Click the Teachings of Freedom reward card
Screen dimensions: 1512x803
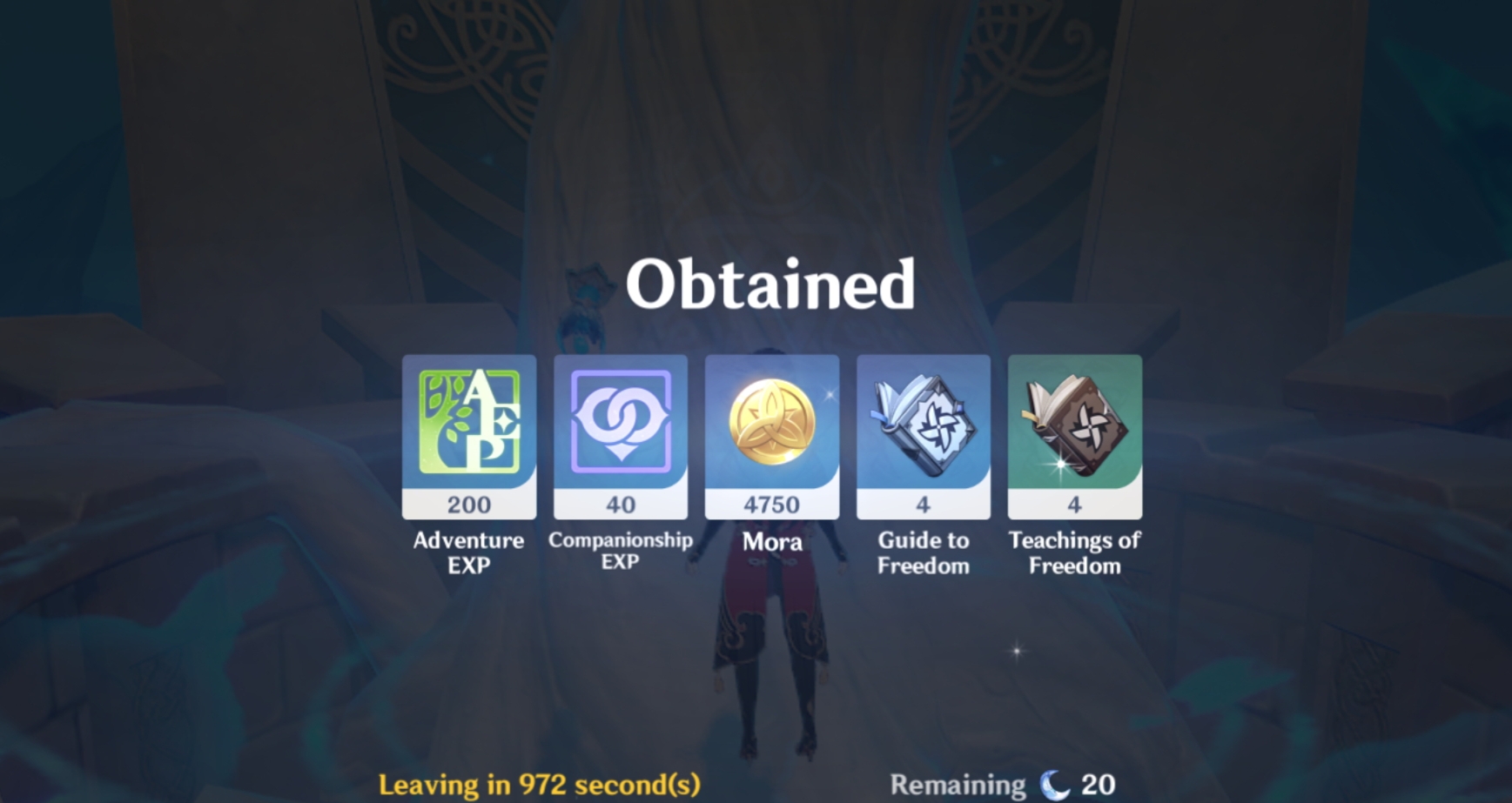coord(1074,435)
